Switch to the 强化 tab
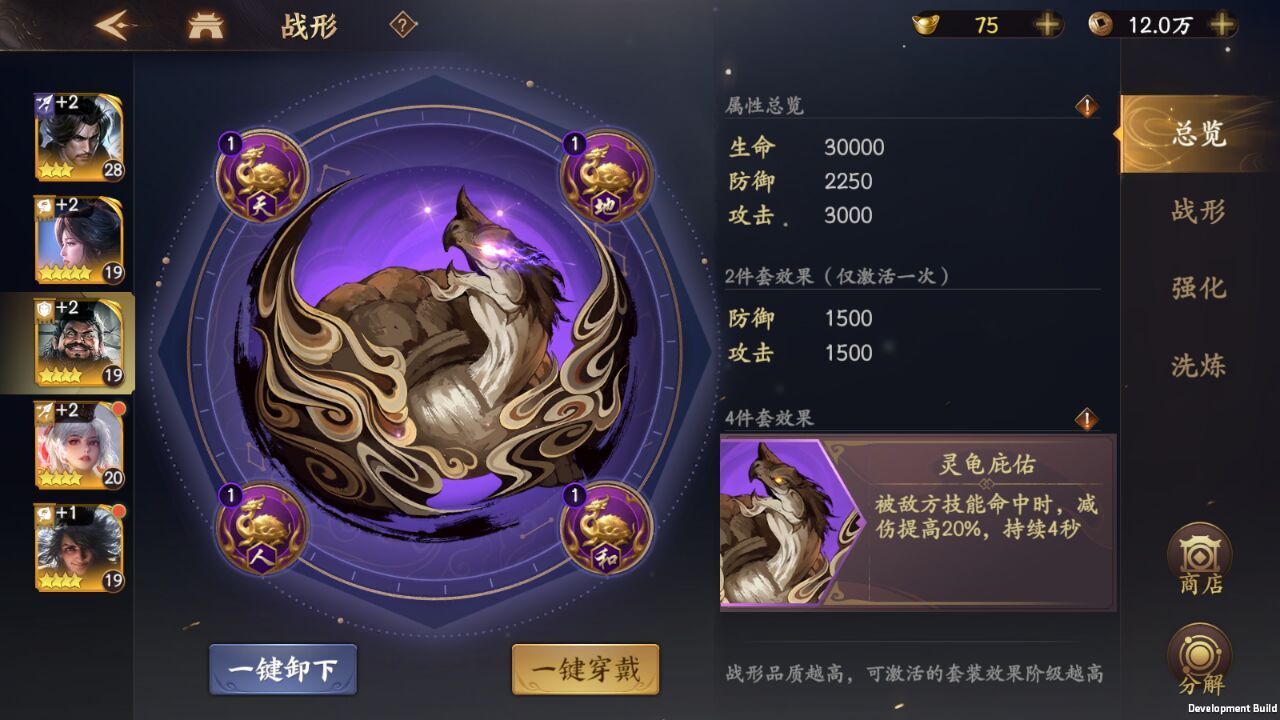 (1197, 289)
